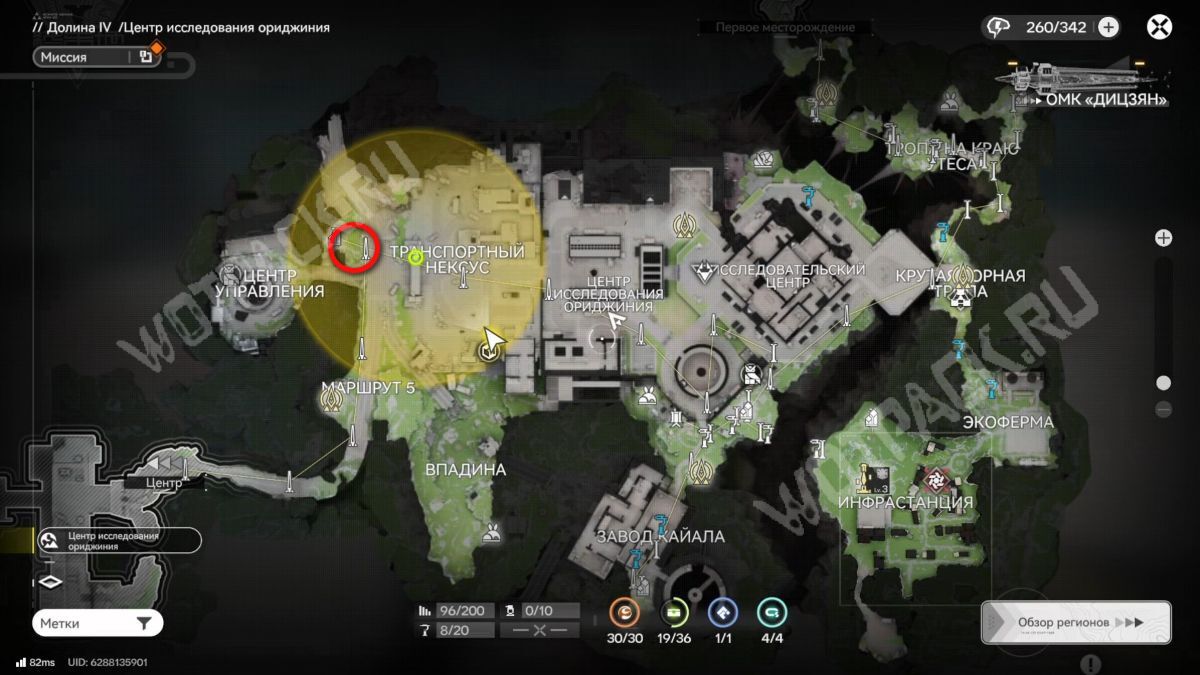Select the green ring marker near Транспортный Нексус
This screenshot has height=675, width=1200.
[x=416, y=258]
